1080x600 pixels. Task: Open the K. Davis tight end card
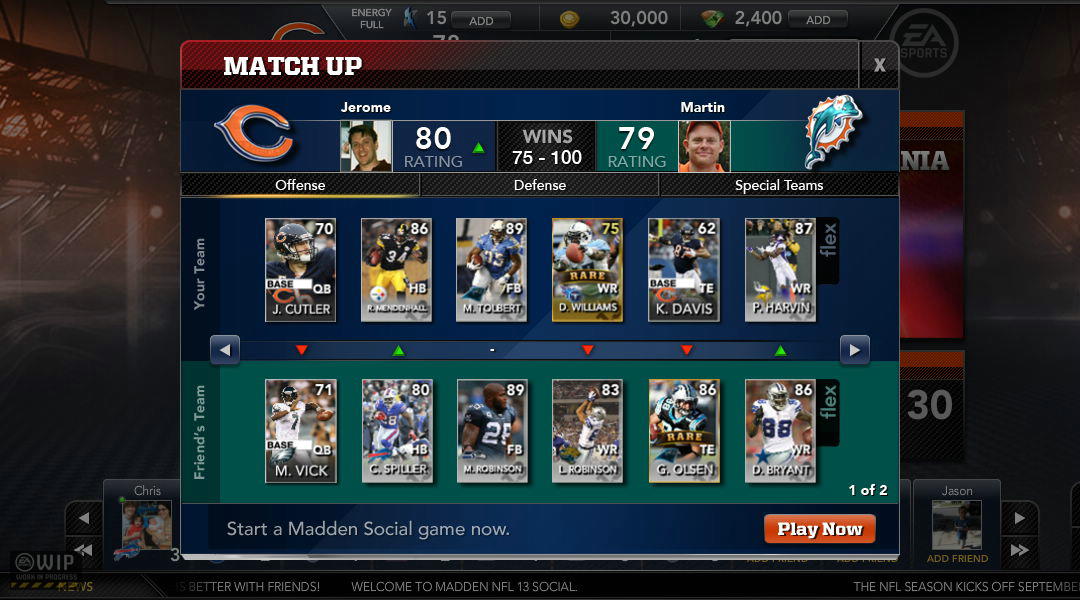pos(683,270)
